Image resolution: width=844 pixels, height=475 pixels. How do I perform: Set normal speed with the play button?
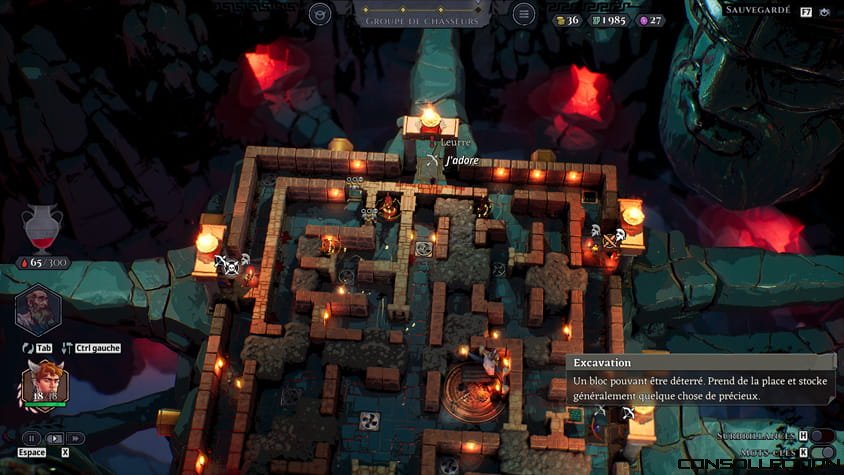click(x=55, y=438)
